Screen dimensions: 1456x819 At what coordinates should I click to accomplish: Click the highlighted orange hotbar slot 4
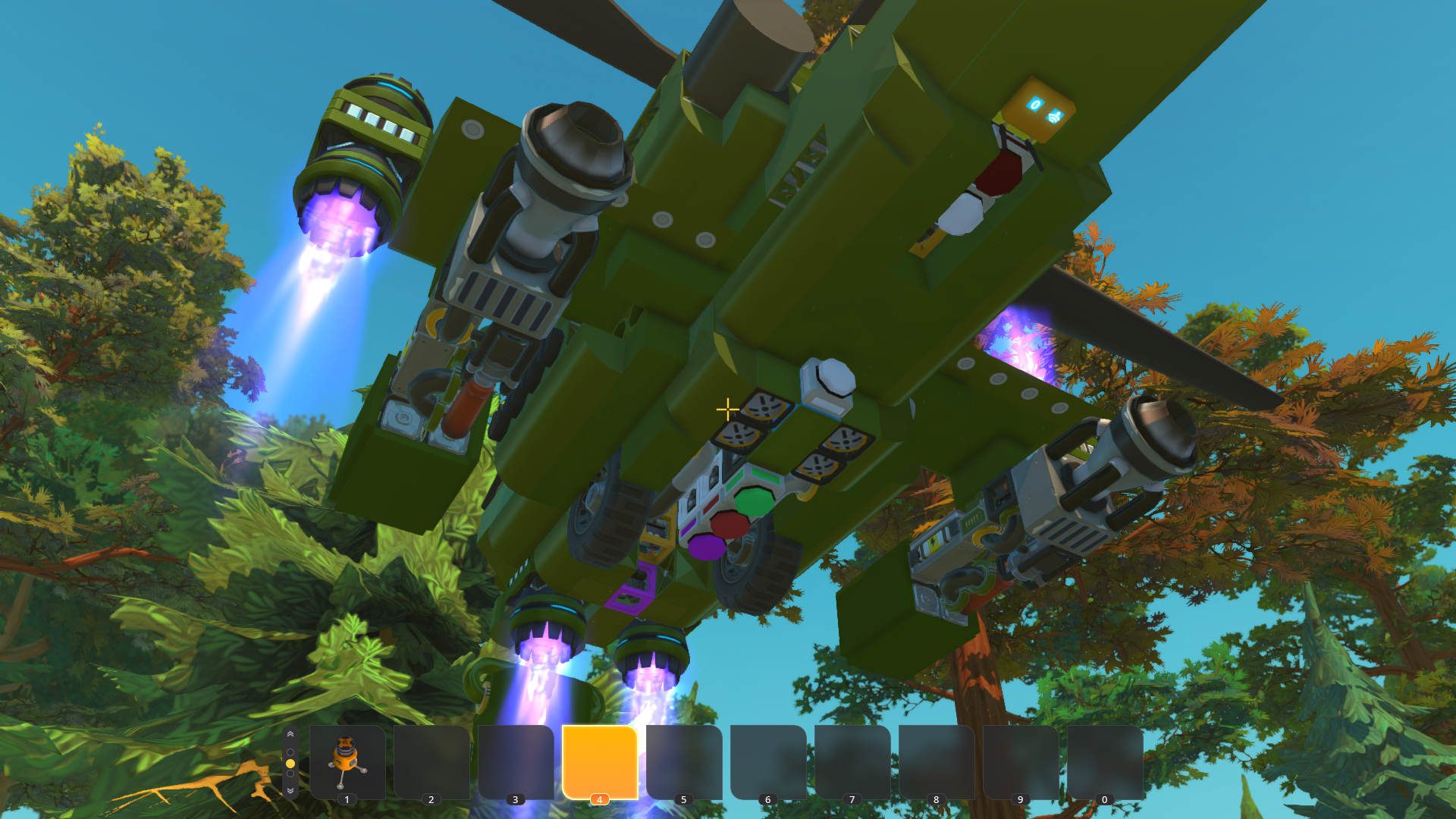pyautogui.click(x=599, y=761)
